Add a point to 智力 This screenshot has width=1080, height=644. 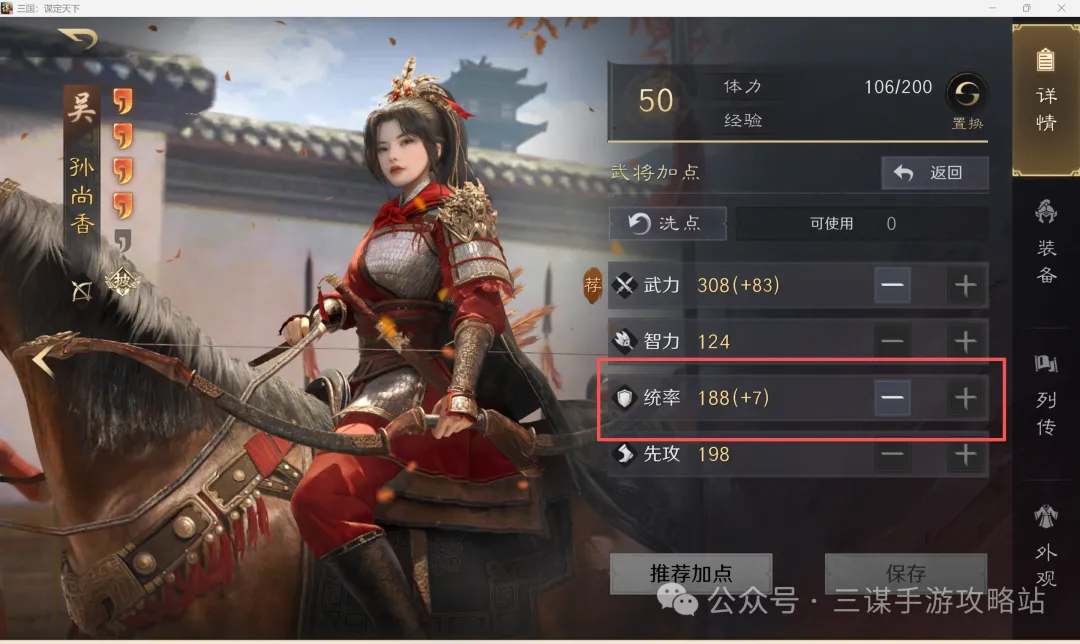pyautogui.click(x=965, y=342)
